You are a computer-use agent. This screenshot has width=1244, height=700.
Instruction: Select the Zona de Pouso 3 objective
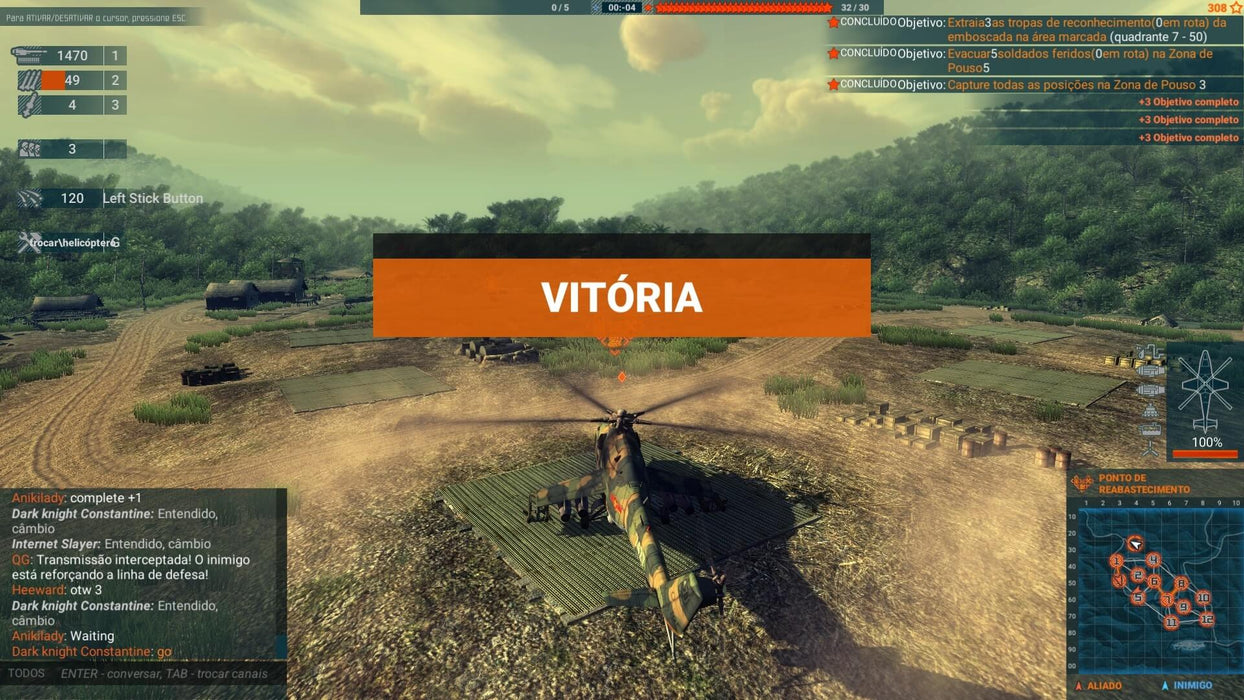coord(1076,85)
